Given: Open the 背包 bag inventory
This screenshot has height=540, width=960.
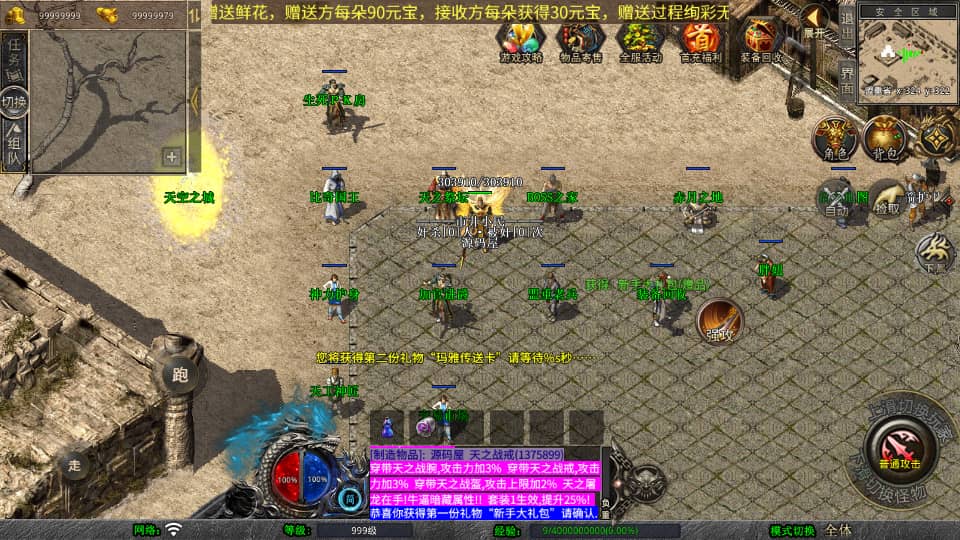Looking at the screenshot, I should click(883, 138).
